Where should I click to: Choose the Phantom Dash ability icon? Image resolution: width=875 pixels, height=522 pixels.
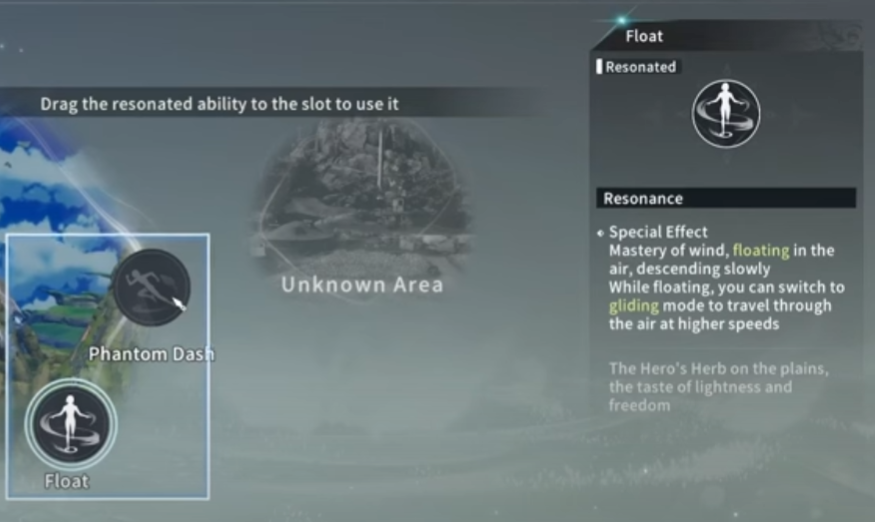pos(151,287)
